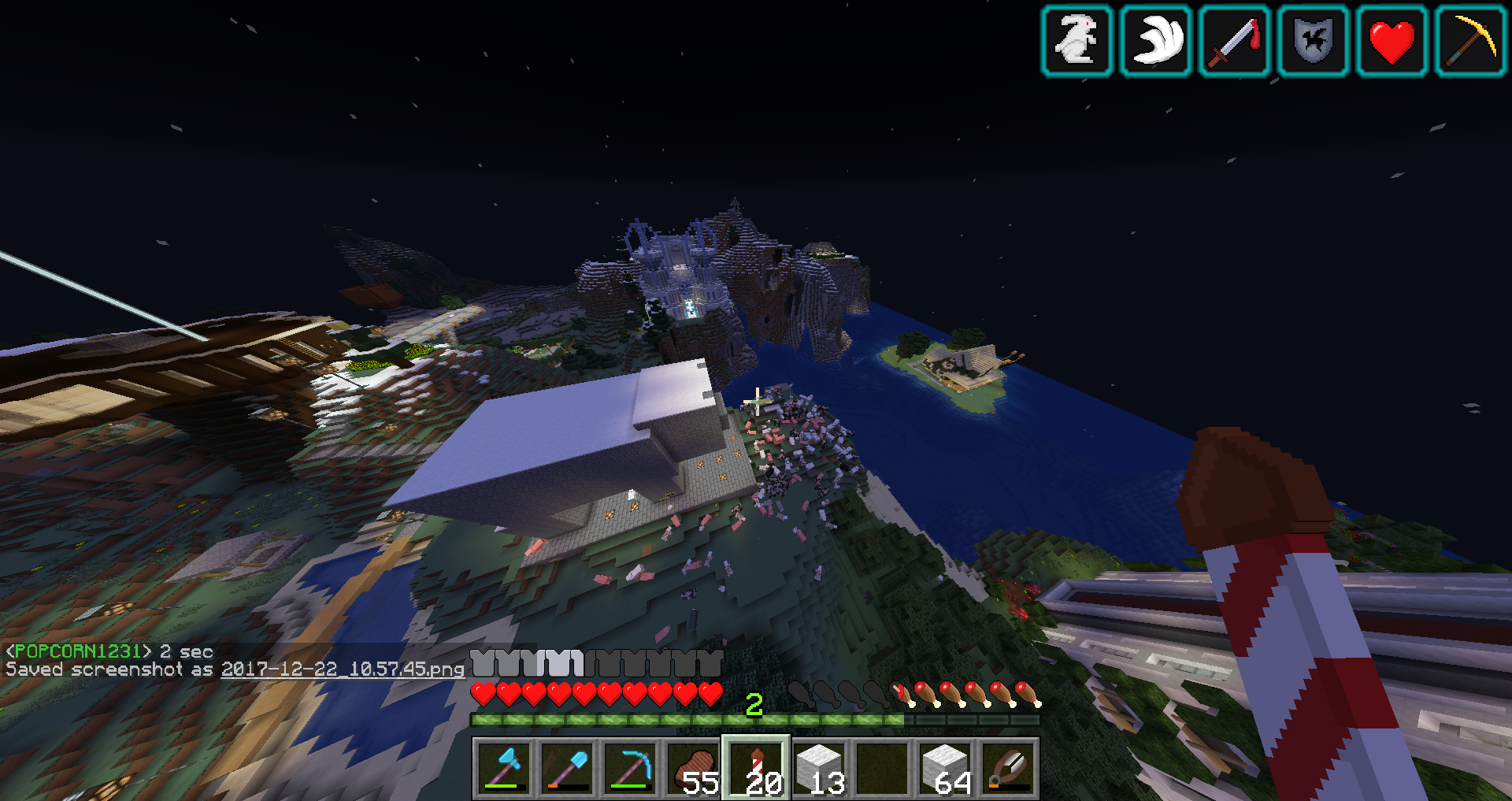This screenshot has width=1512, height=801.
Task: Click the golden pickaxe Haste effect icon
Action: tap(1470, 41)
